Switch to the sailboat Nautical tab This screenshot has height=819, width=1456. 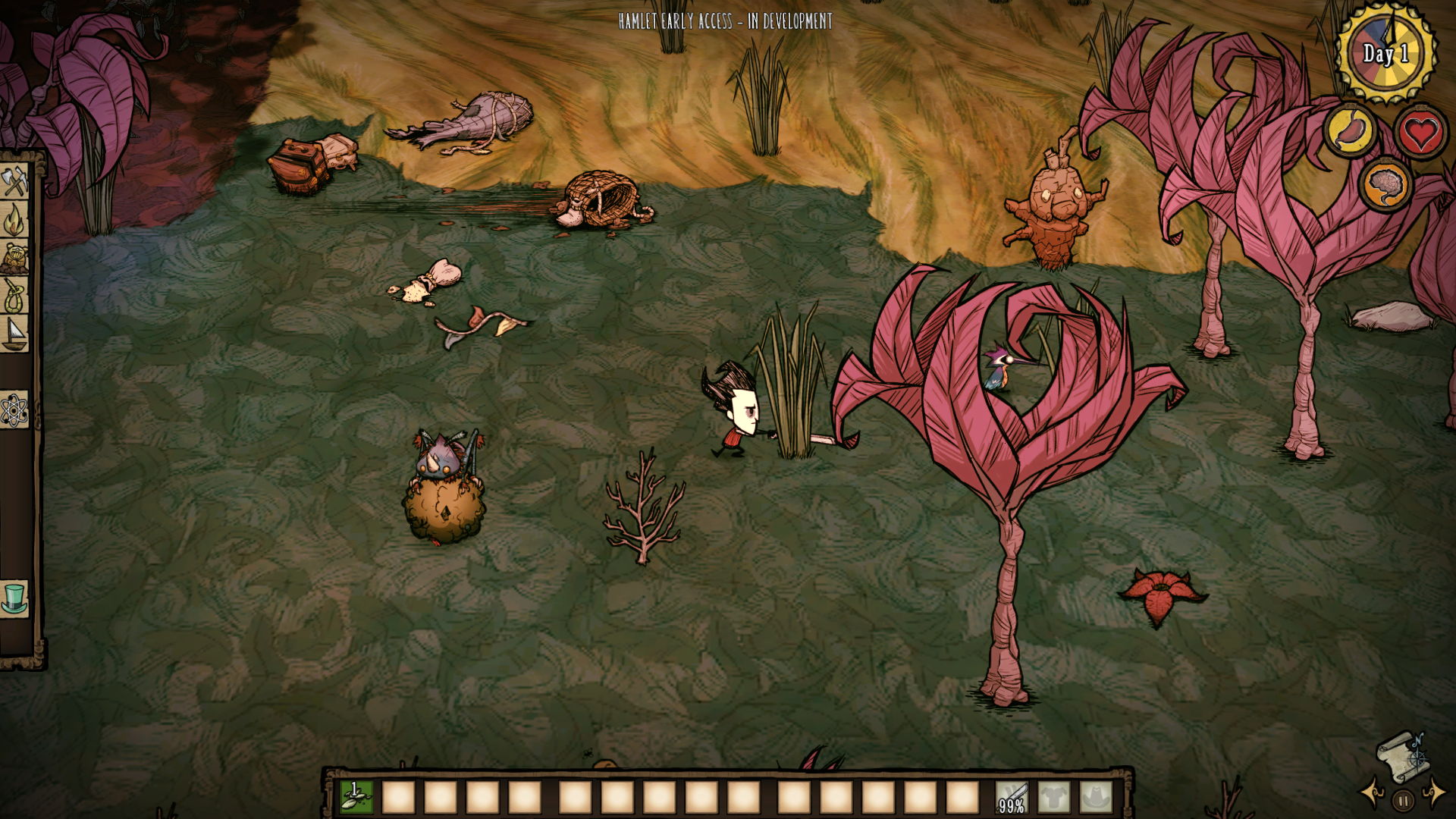[14, 334]
